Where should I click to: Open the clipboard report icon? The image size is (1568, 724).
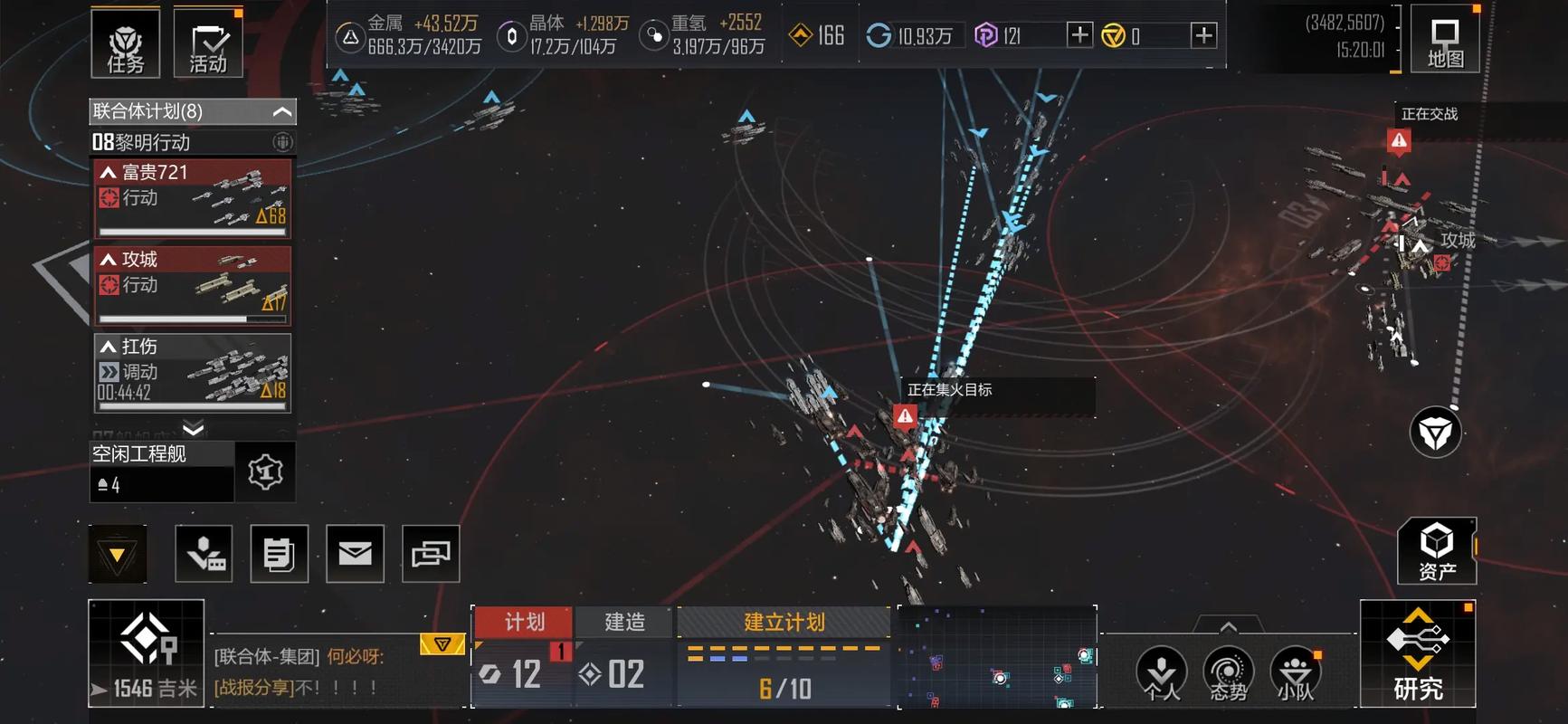click(x=279, y=553)
